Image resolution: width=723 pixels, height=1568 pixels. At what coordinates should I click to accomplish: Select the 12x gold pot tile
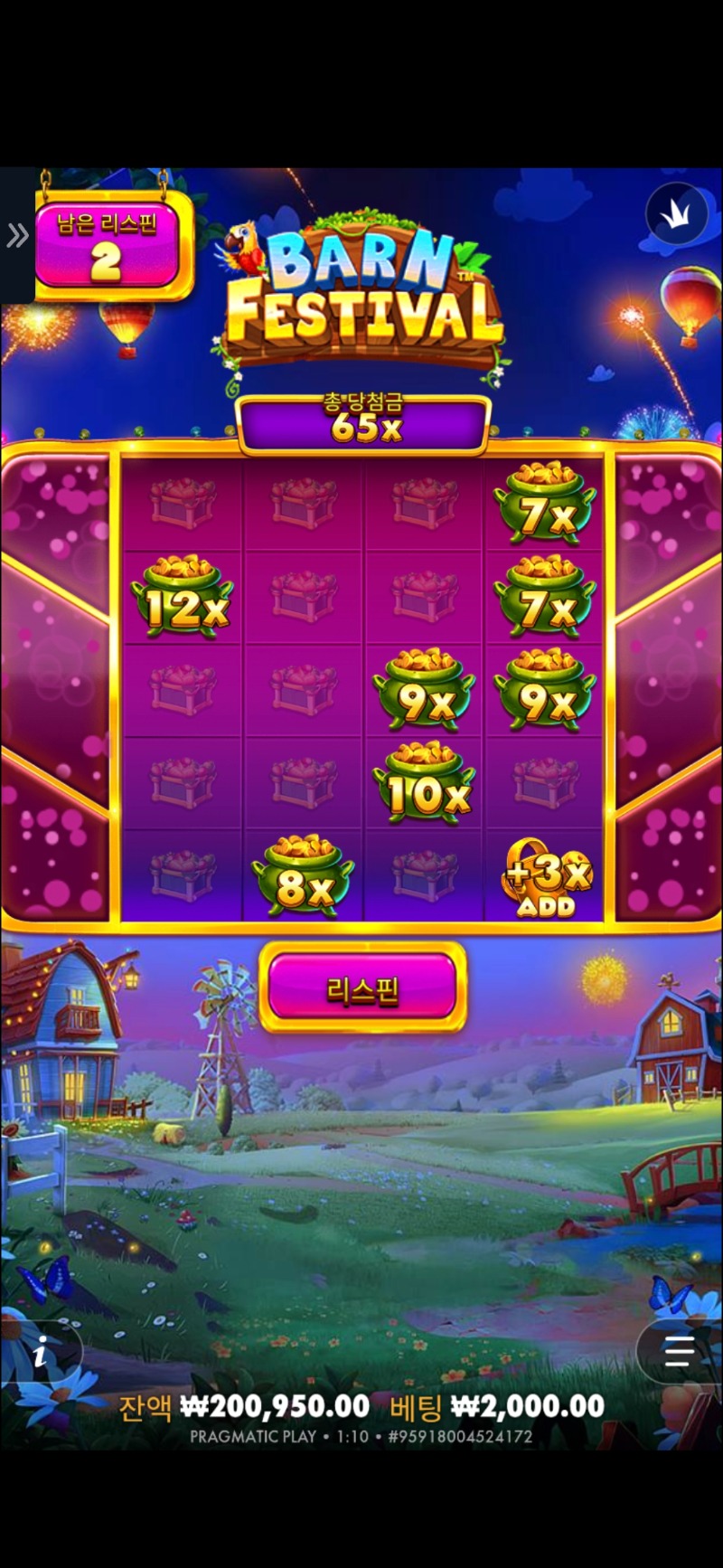tap(182, 597)
